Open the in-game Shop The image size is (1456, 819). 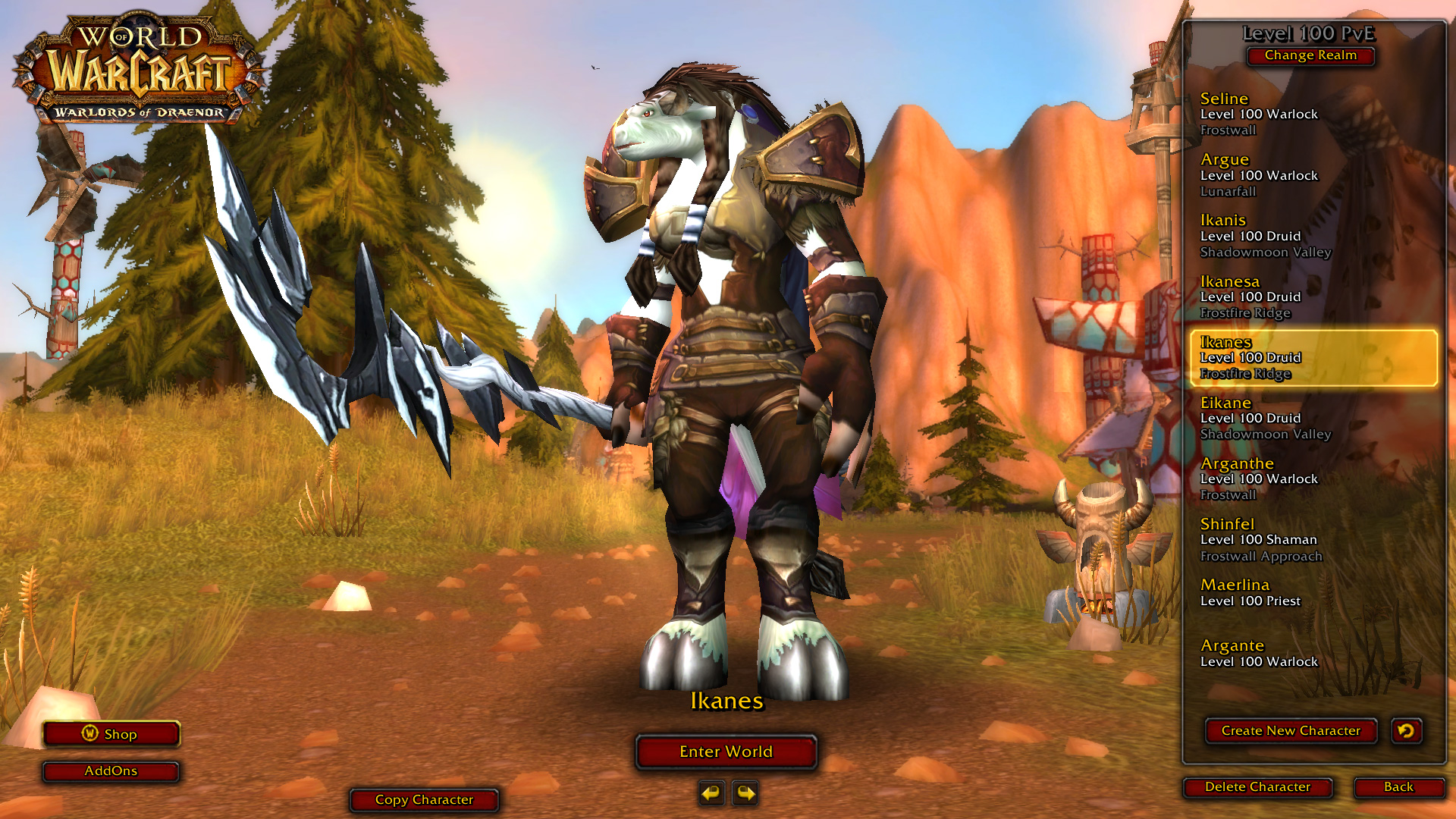pyautogui.click(x=111, y=734)
